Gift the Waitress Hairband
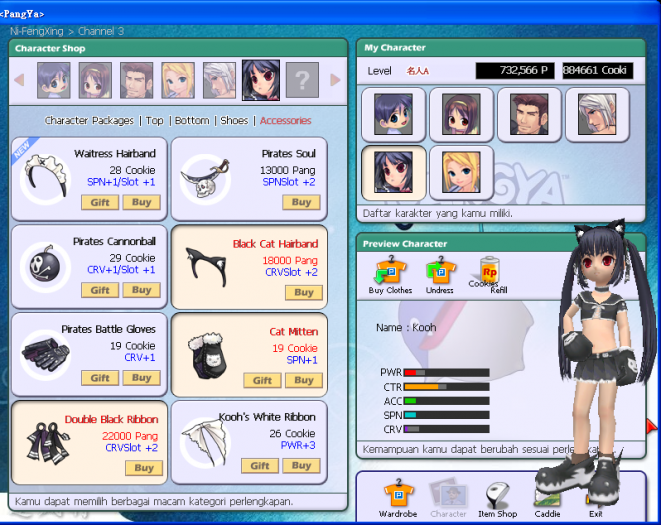The image size is (661, 525). (100, 202)
